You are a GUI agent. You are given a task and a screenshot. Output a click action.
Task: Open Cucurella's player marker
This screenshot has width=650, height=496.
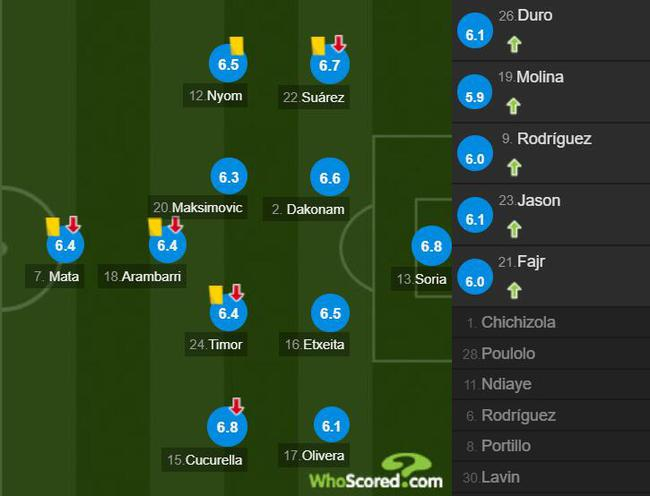tap(227, 427)
